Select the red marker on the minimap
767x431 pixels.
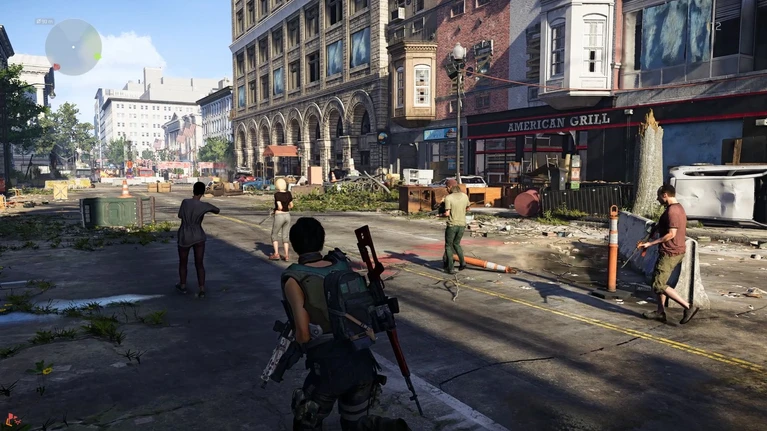tap(57, 66)
